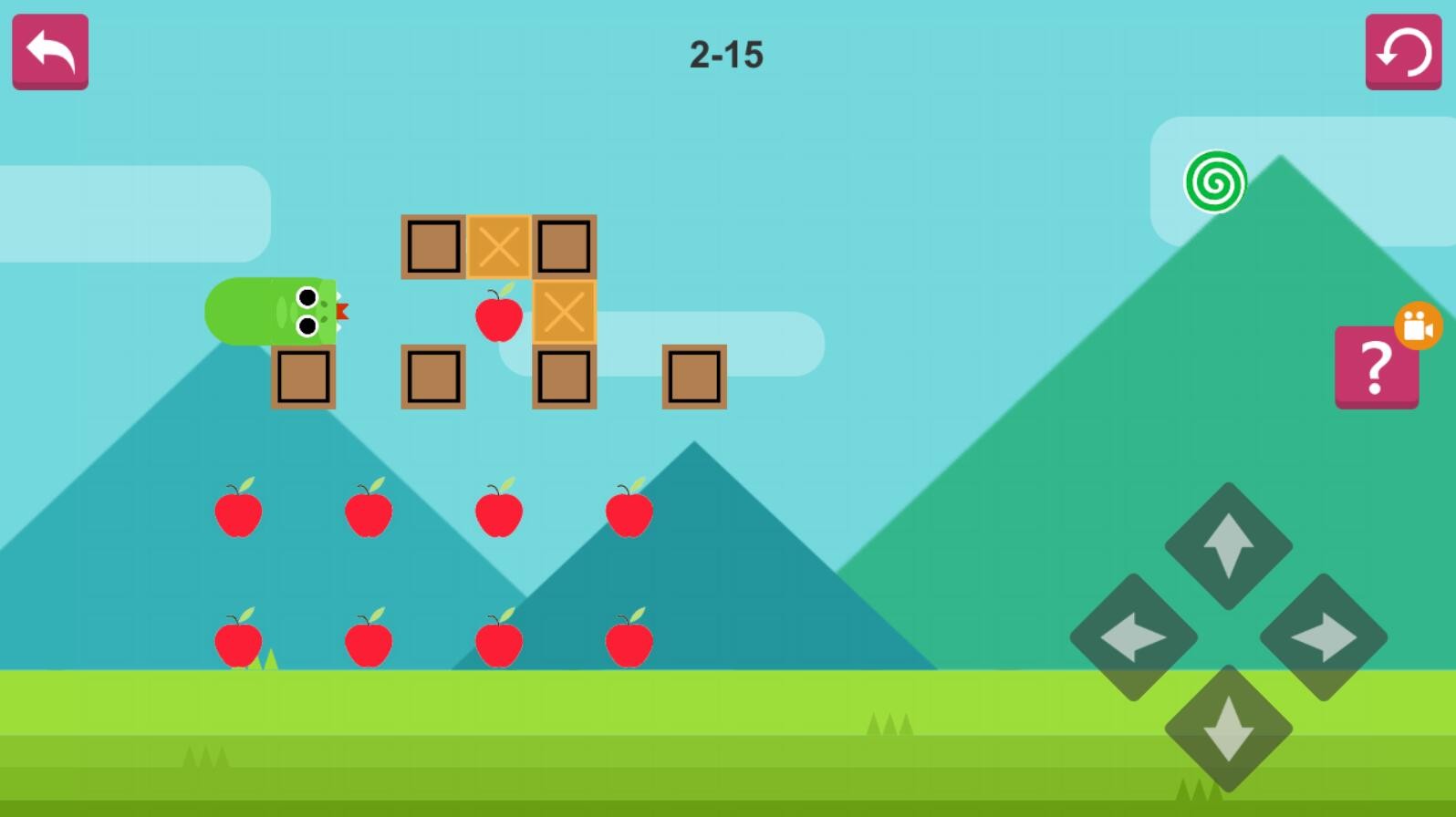Screen dimensions: 1456x817
Task: Click the orange video camera badge
Action: (1418, 326)
